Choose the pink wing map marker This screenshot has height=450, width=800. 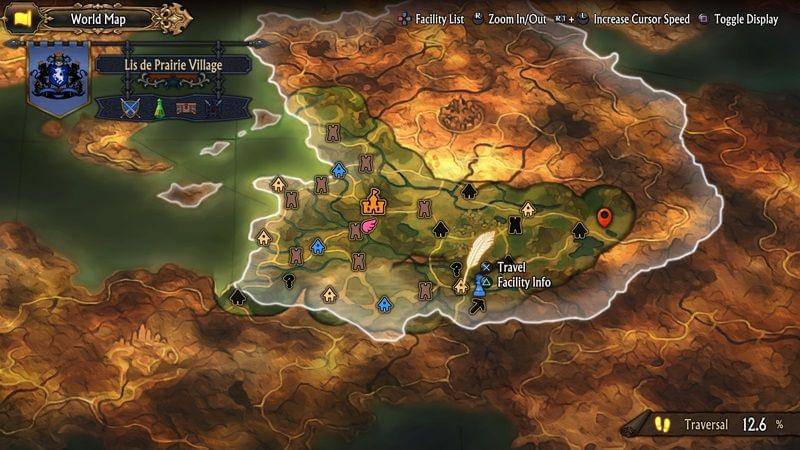368,227
